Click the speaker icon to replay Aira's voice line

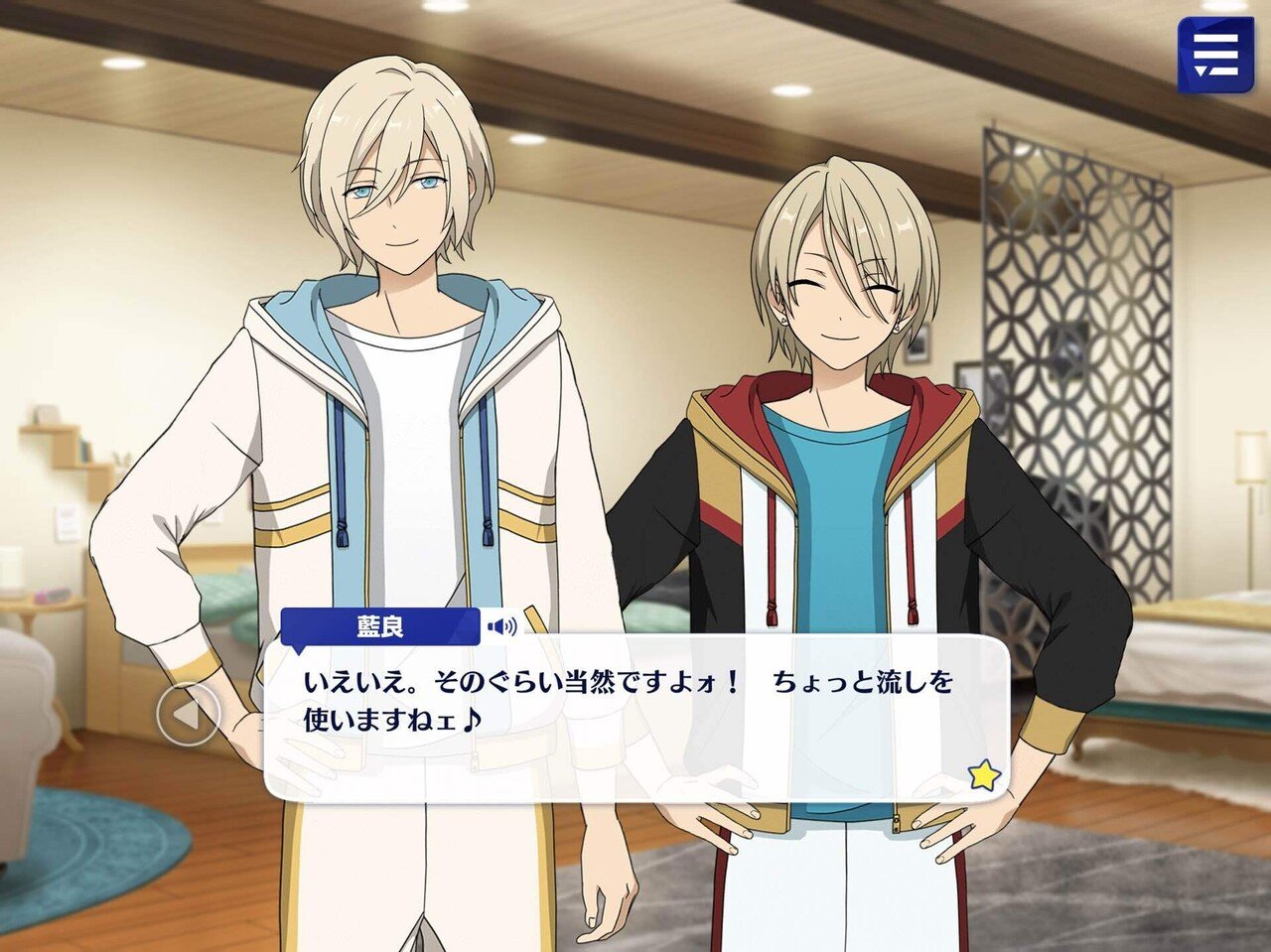point(501,625)
